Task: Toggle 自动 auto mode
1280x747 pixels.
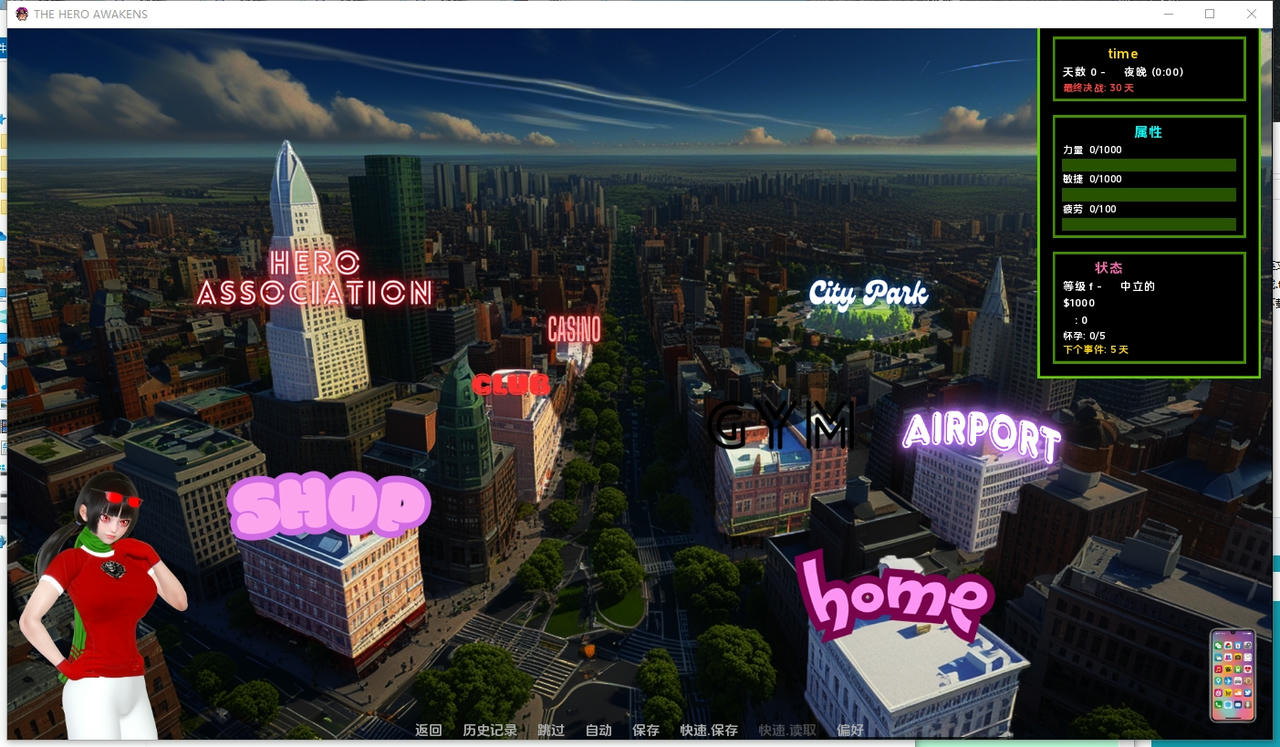Action: coord(598,731)
